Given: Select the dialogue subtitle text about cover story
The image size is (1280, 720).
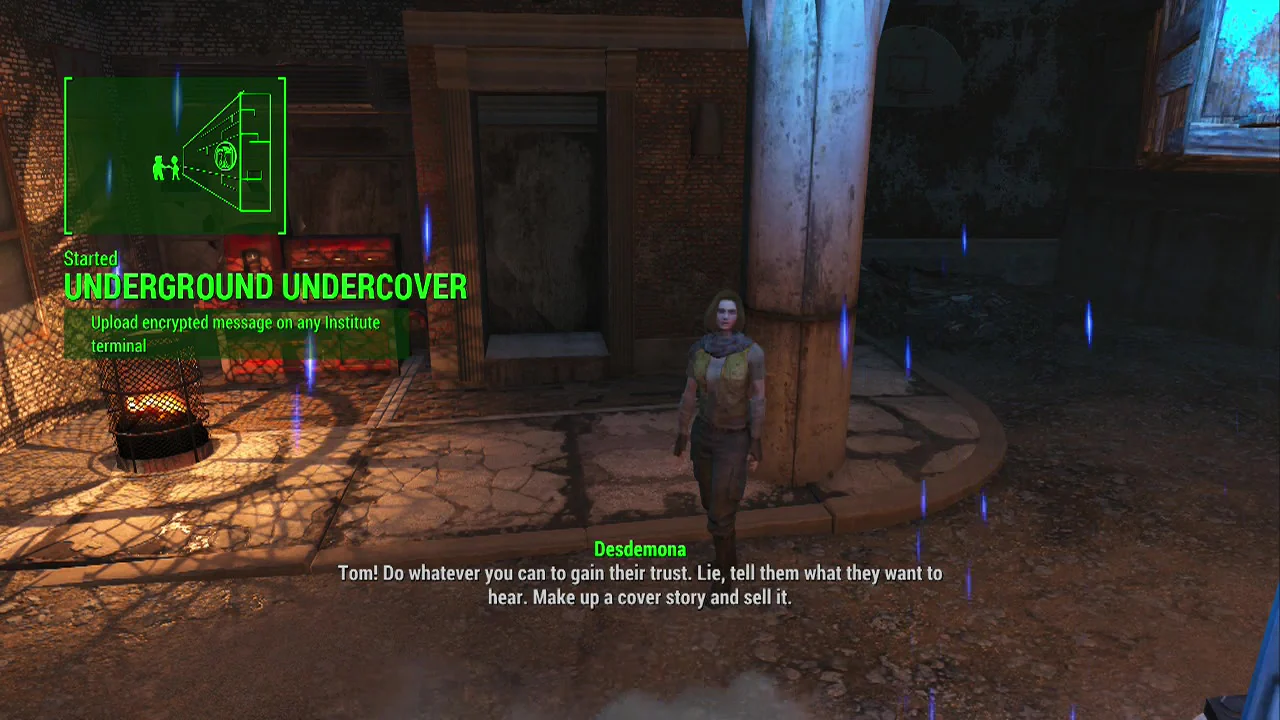Looking at the screenshot, I should point(640,585).
